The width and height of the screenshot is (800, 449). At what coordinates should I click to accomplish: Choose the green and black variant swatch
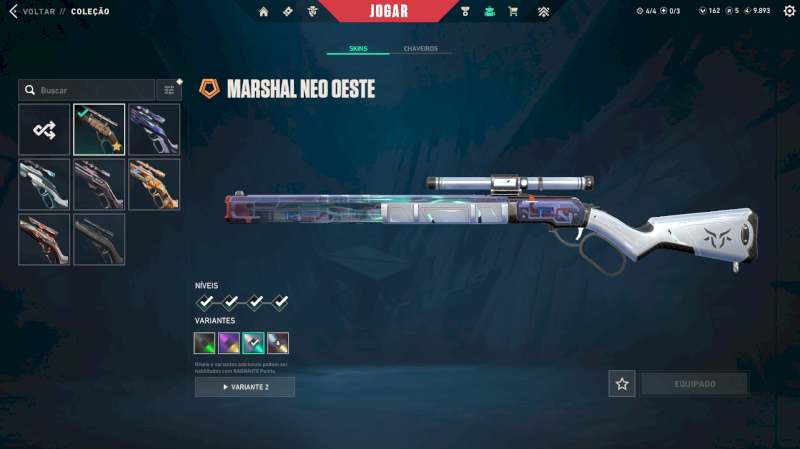(205, 343)
